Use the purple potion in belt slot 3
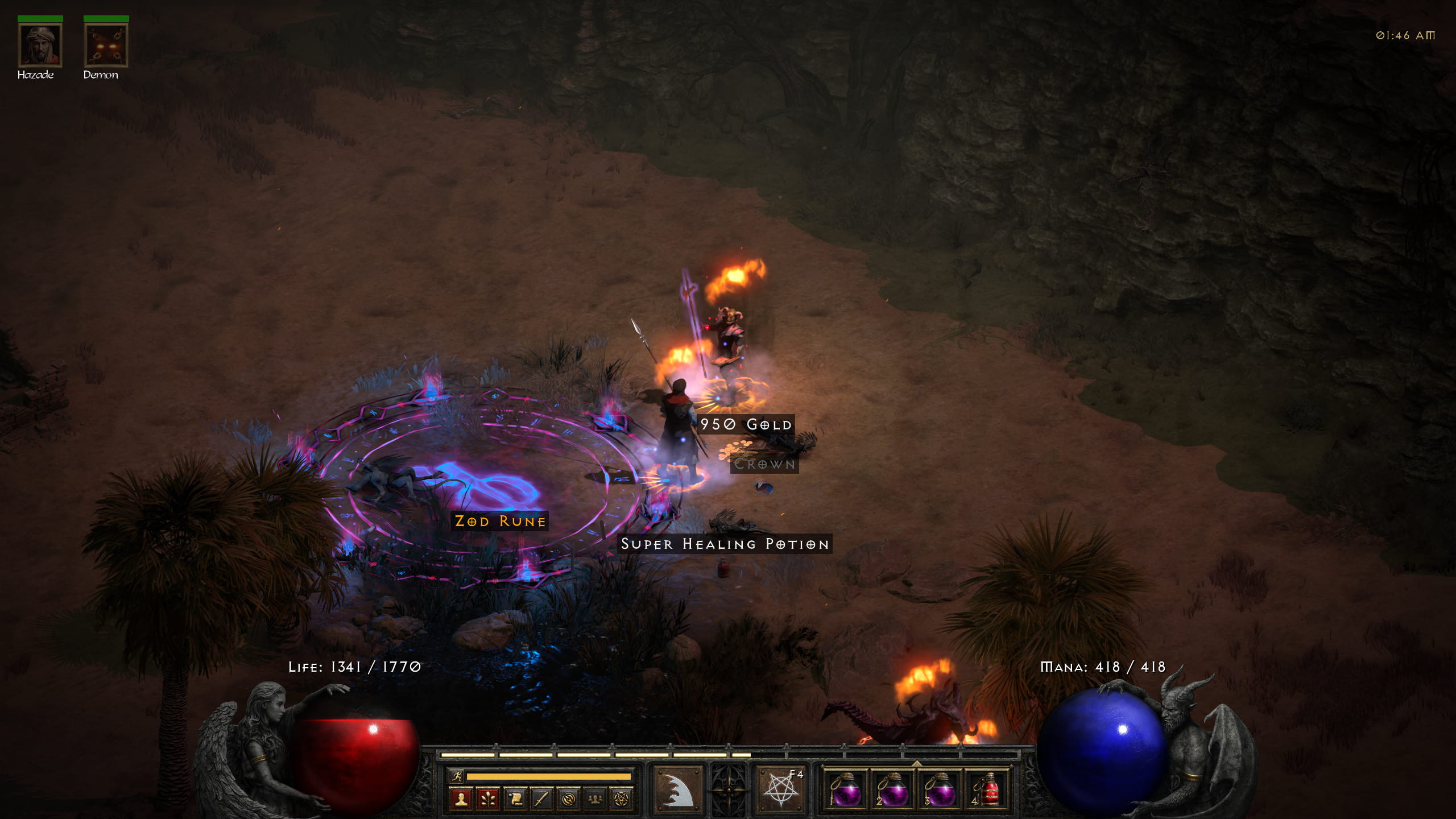Screen dimensions: 1456x819 pos(940,790)
